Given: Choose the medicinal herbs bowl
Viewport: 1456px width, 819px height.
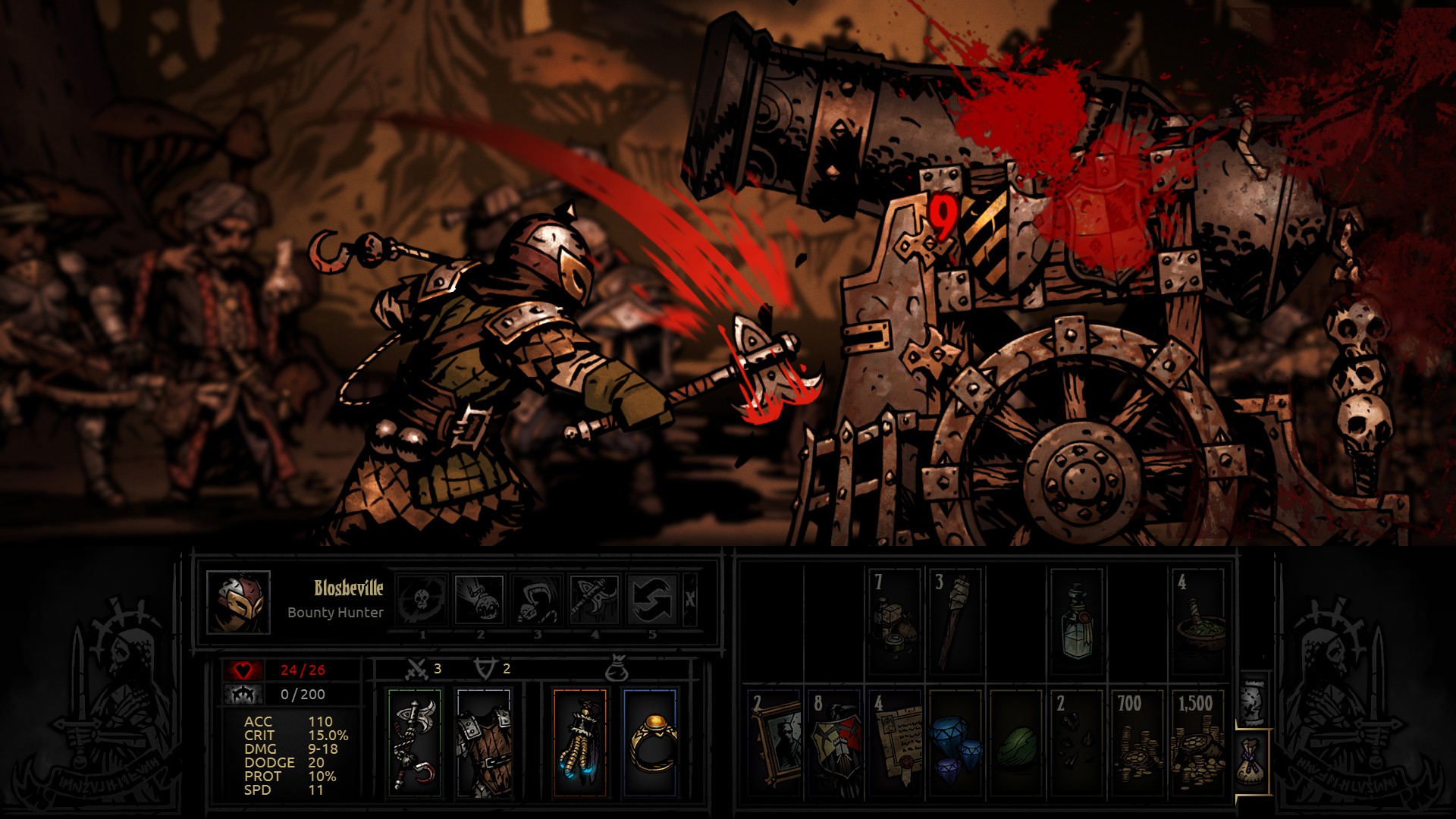Looking at the screenshot, I should tap(1197, 621).
